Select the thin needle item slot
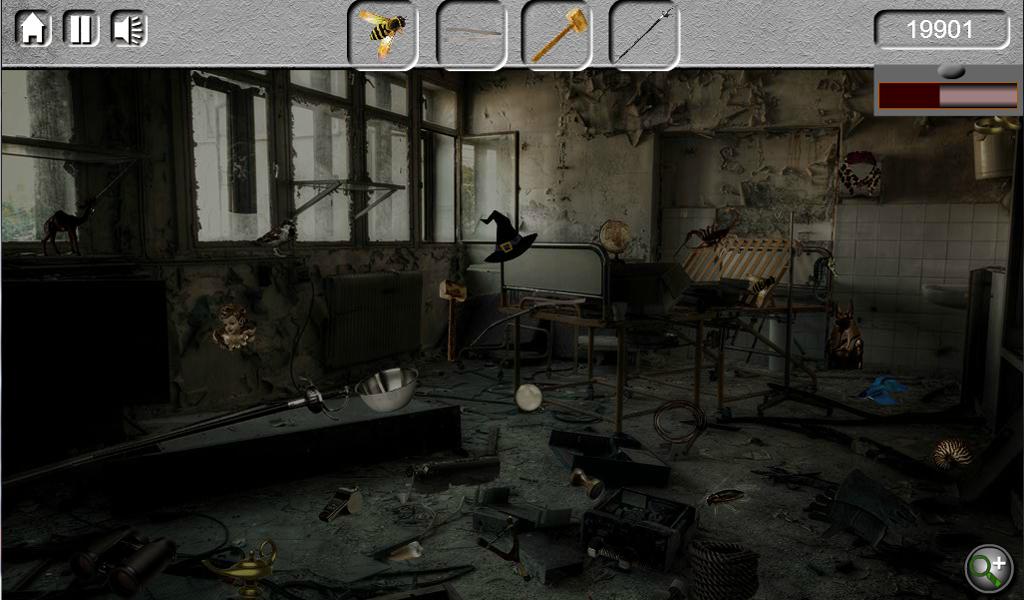Image resolution: width=1024 pixels, height=600 pixels. [471, 35]
